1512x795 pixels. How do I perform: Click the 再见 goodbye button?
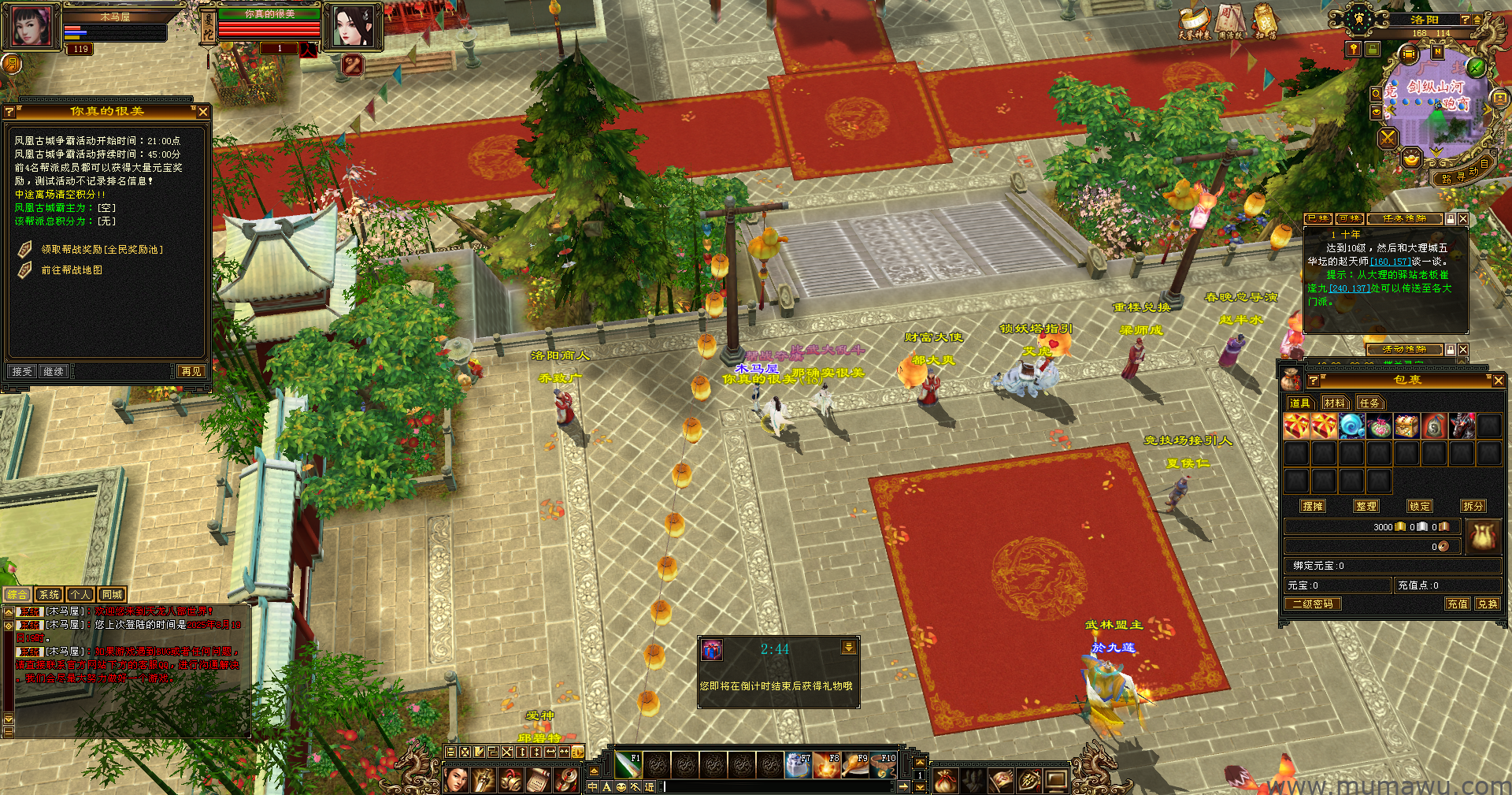(x=191, y=371)
